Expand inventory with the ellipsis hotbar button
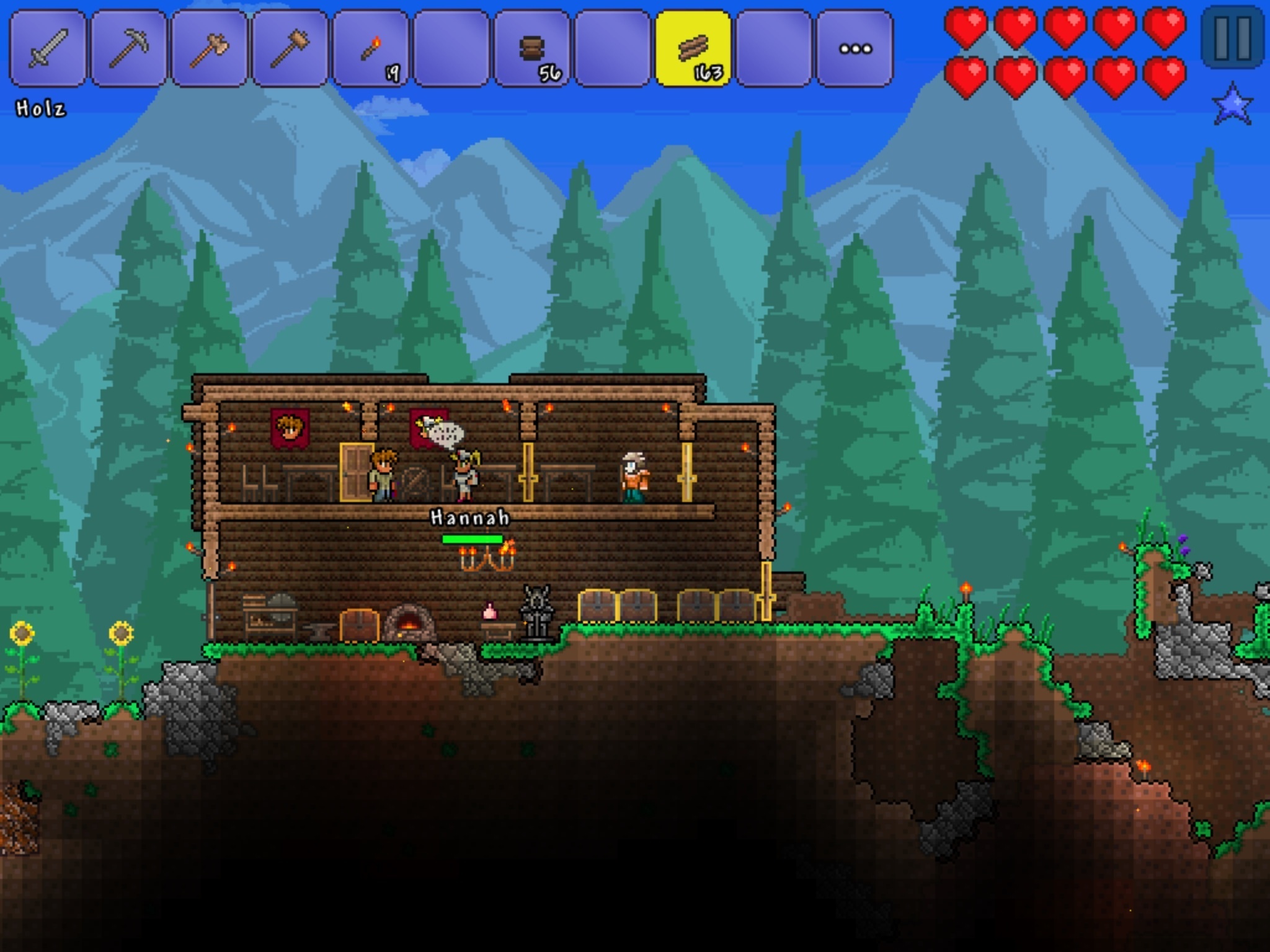The width and height of the screenshot is (1270, 952). (x=856, y=46)
